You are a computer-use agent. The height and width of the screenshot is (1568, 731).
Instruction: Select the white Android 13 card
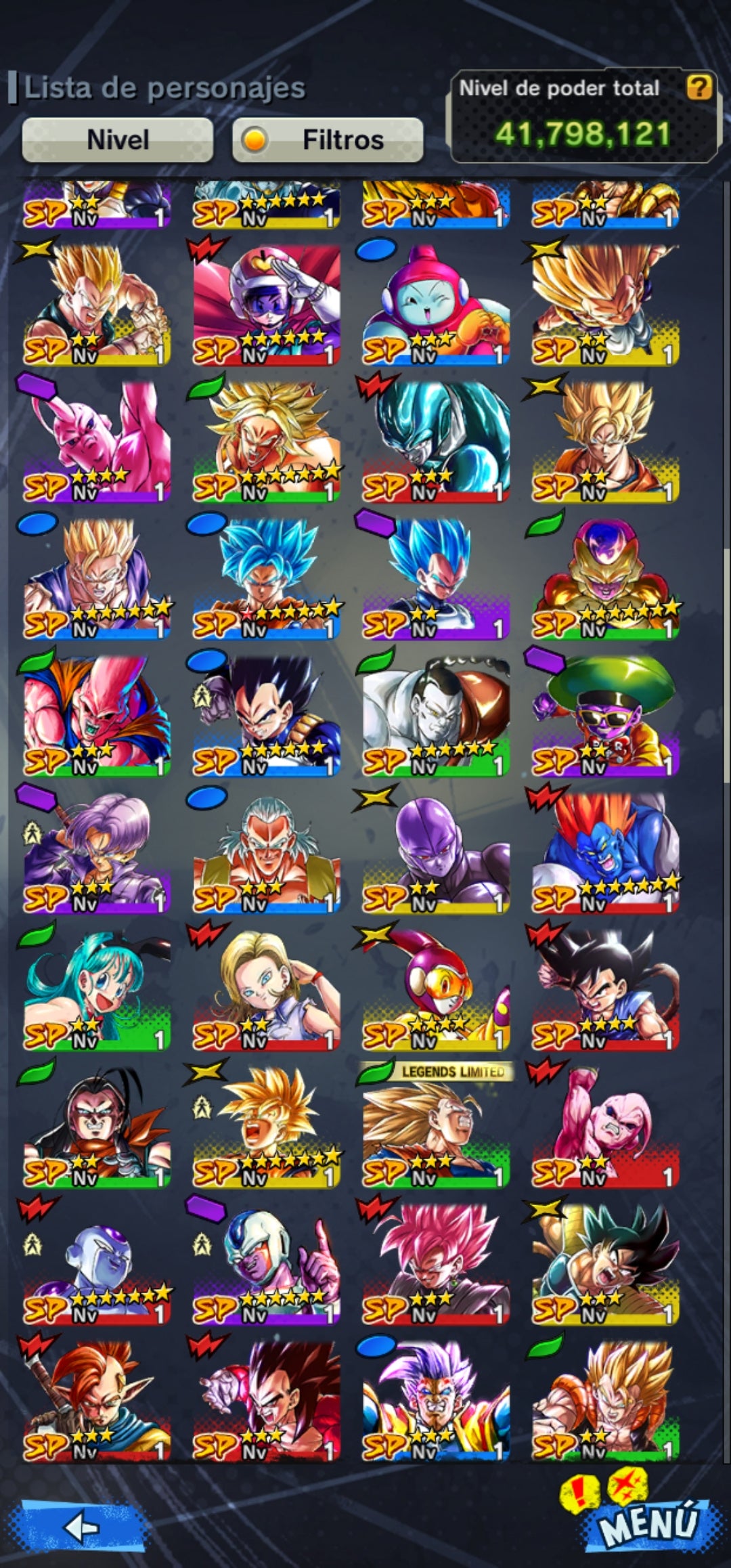click(435, 718)
